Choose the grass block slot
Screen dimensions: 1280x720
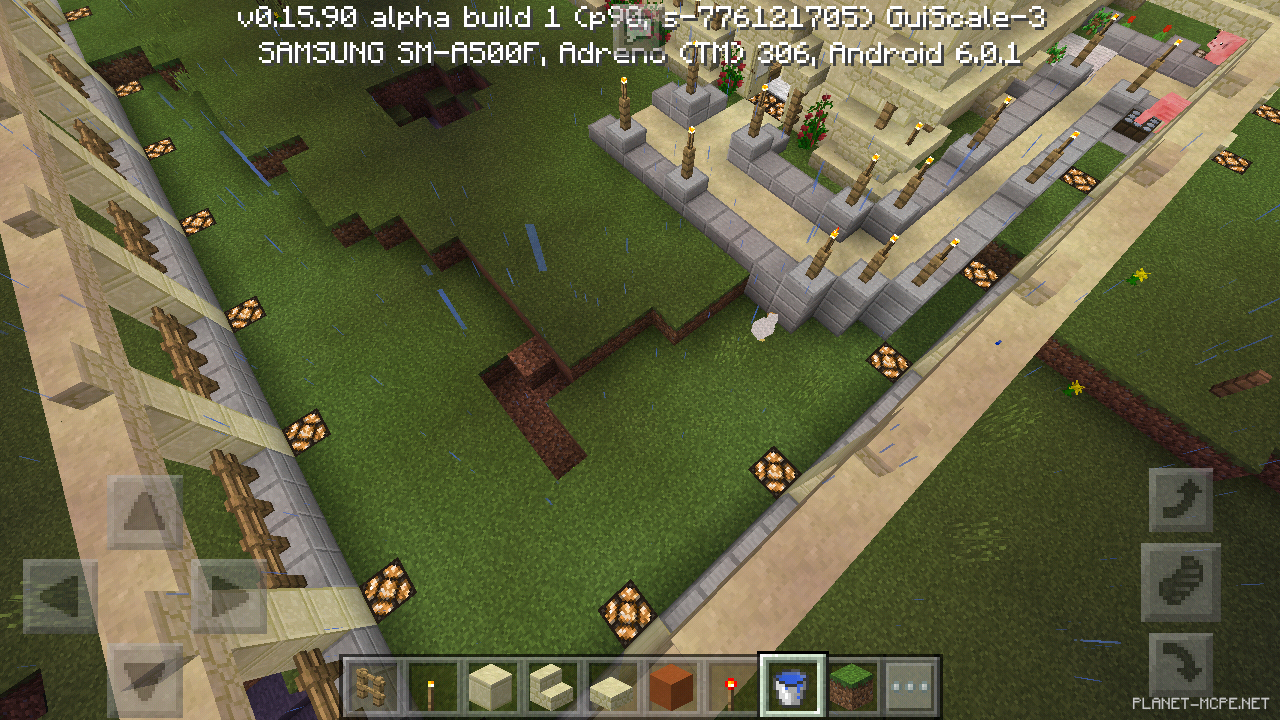tap(852, 687)
